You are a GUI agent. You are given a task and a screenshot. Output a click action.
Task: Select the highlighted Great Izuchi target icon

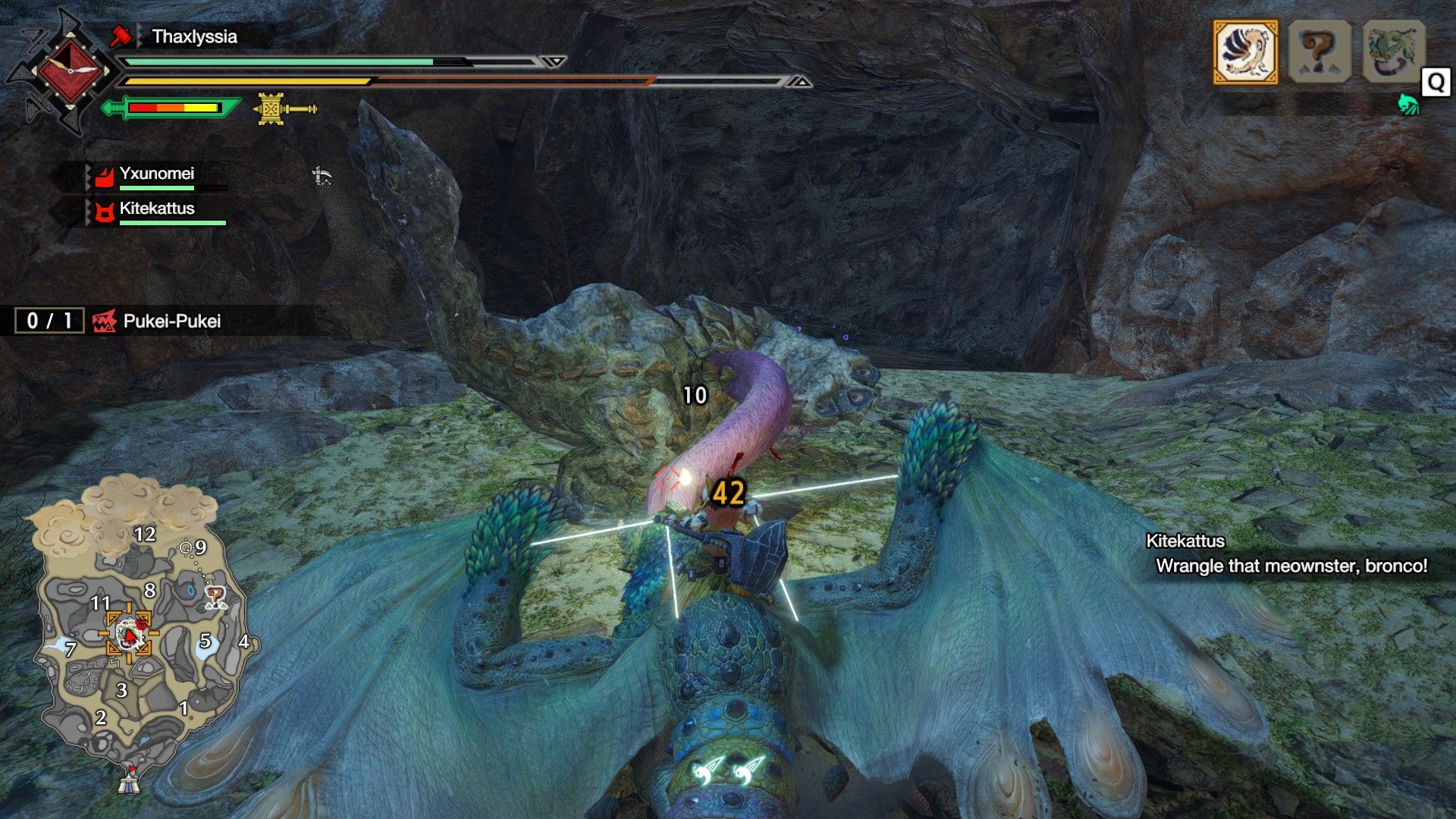[1245, 52]
